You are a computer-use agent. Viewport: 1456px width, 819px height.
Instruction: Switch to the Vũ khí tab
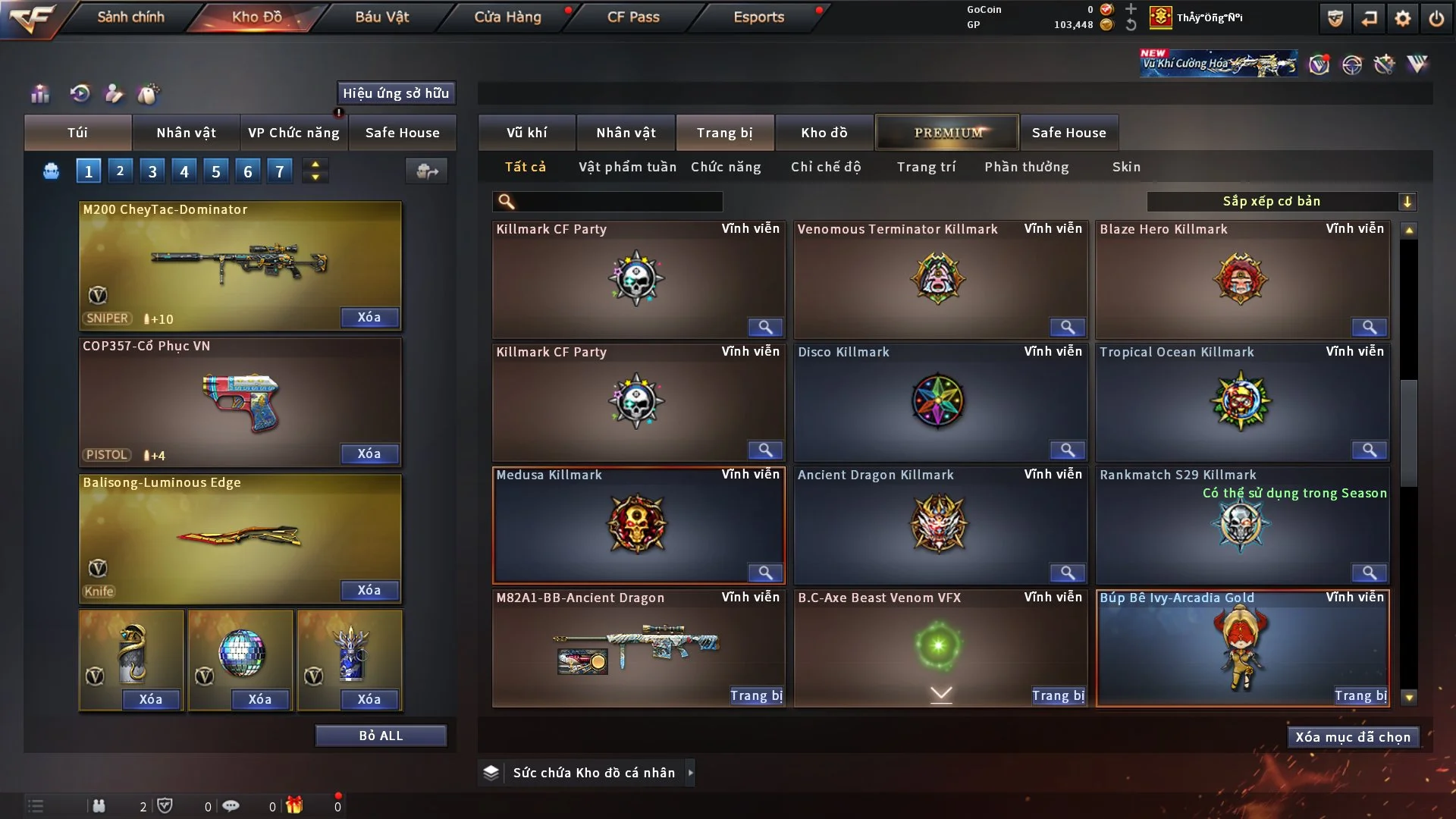click(526, 133)
